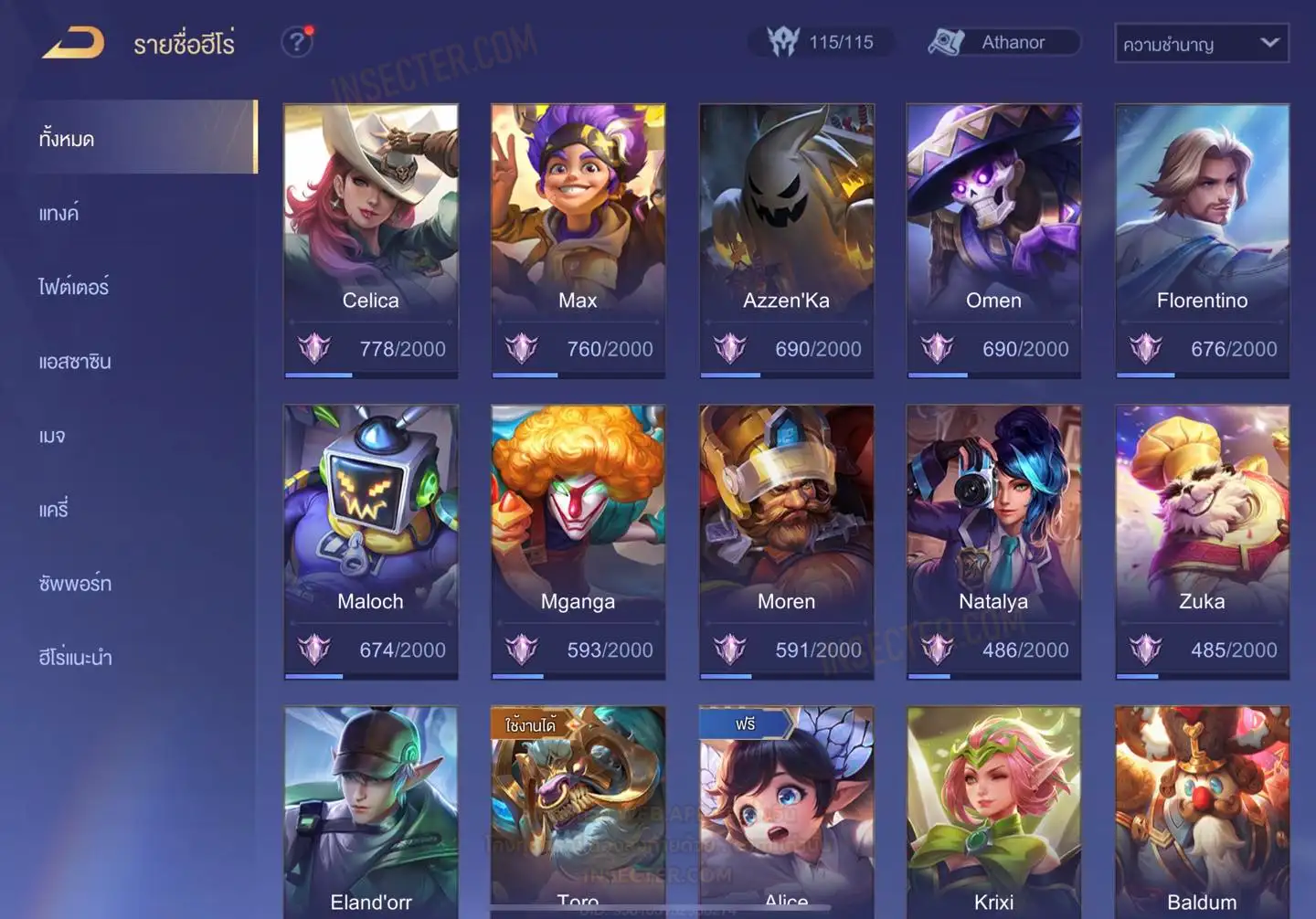The width and height of the screenshot is (1316, 919).
Task: Choose the Krixi hero card
Action: (x=993, y=811)
